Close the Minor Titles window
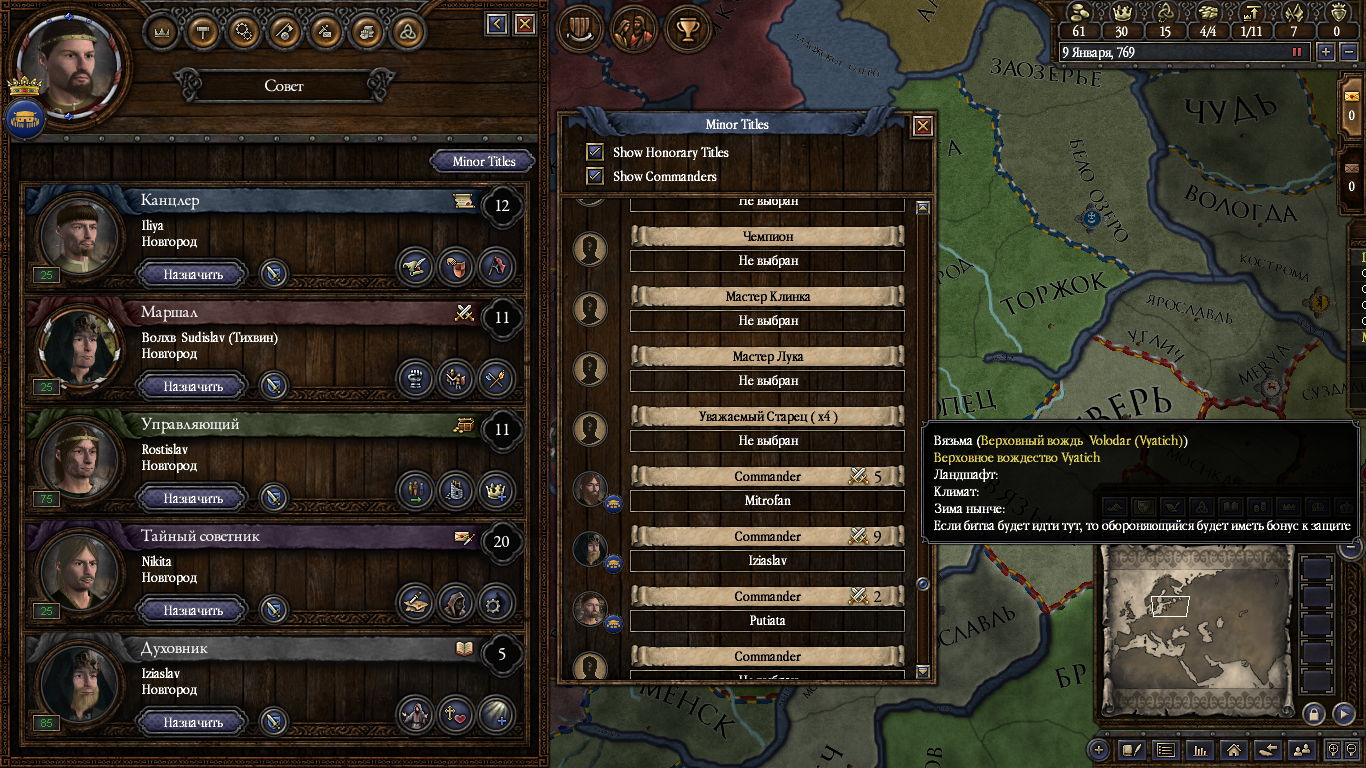This screenshot has height=768, width=1366. (x=922, y=126)
